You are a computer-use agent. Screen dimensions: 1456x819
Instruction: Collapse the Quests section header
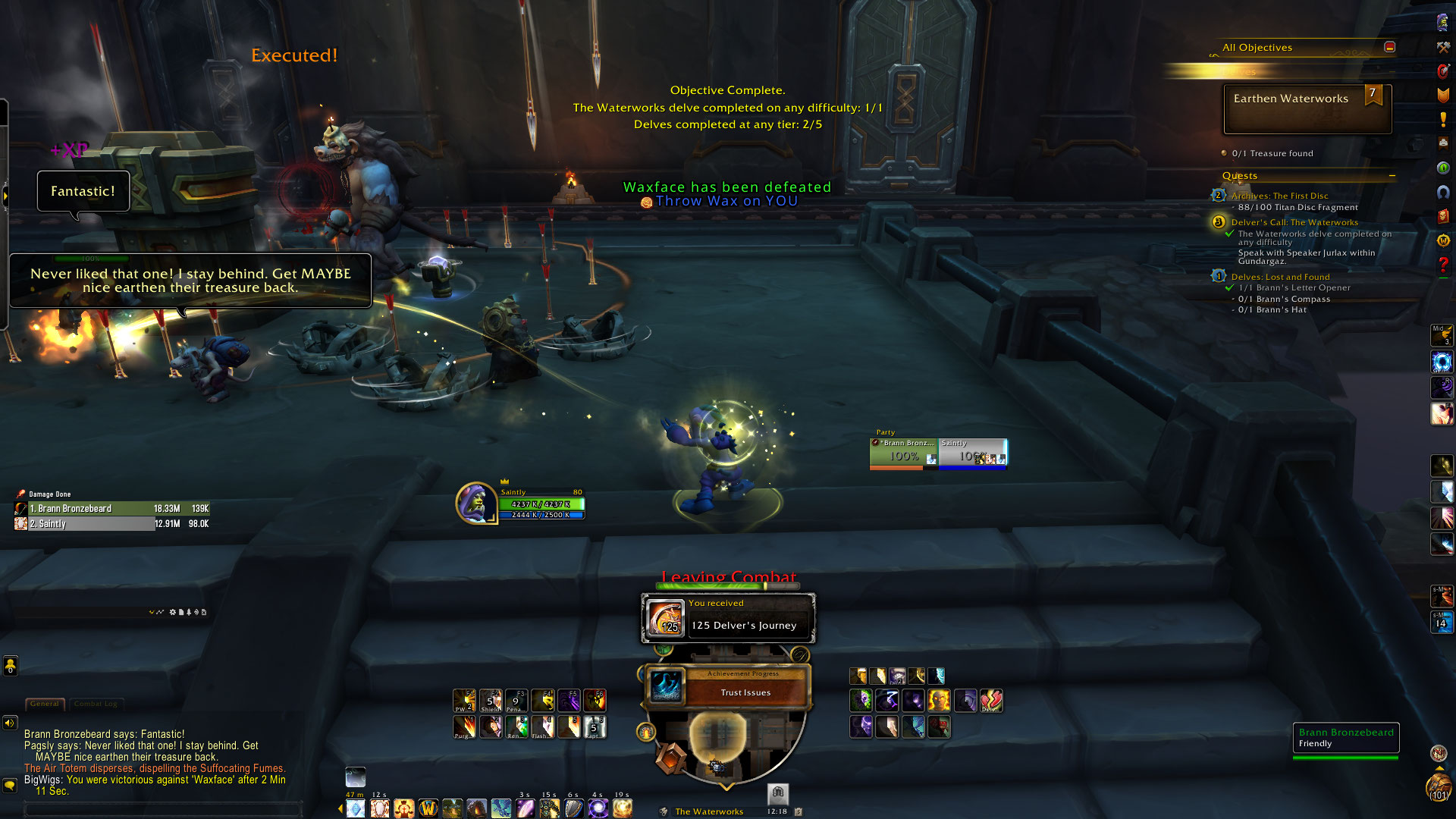[x=1392, y=176]
